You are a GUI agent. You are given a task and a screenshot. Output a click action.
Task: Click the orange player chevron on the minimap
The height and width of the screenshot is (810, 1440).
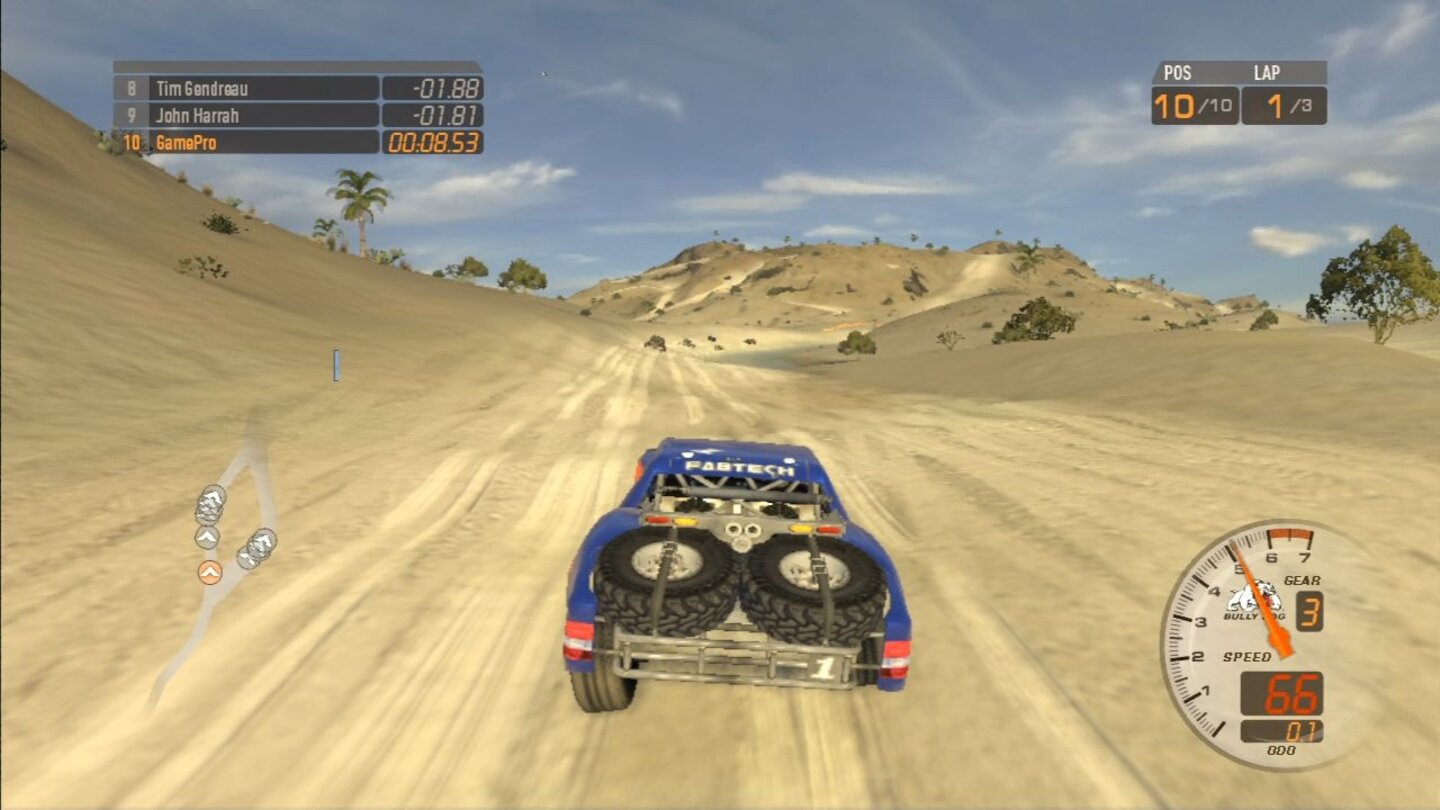[x=211, y=573]
